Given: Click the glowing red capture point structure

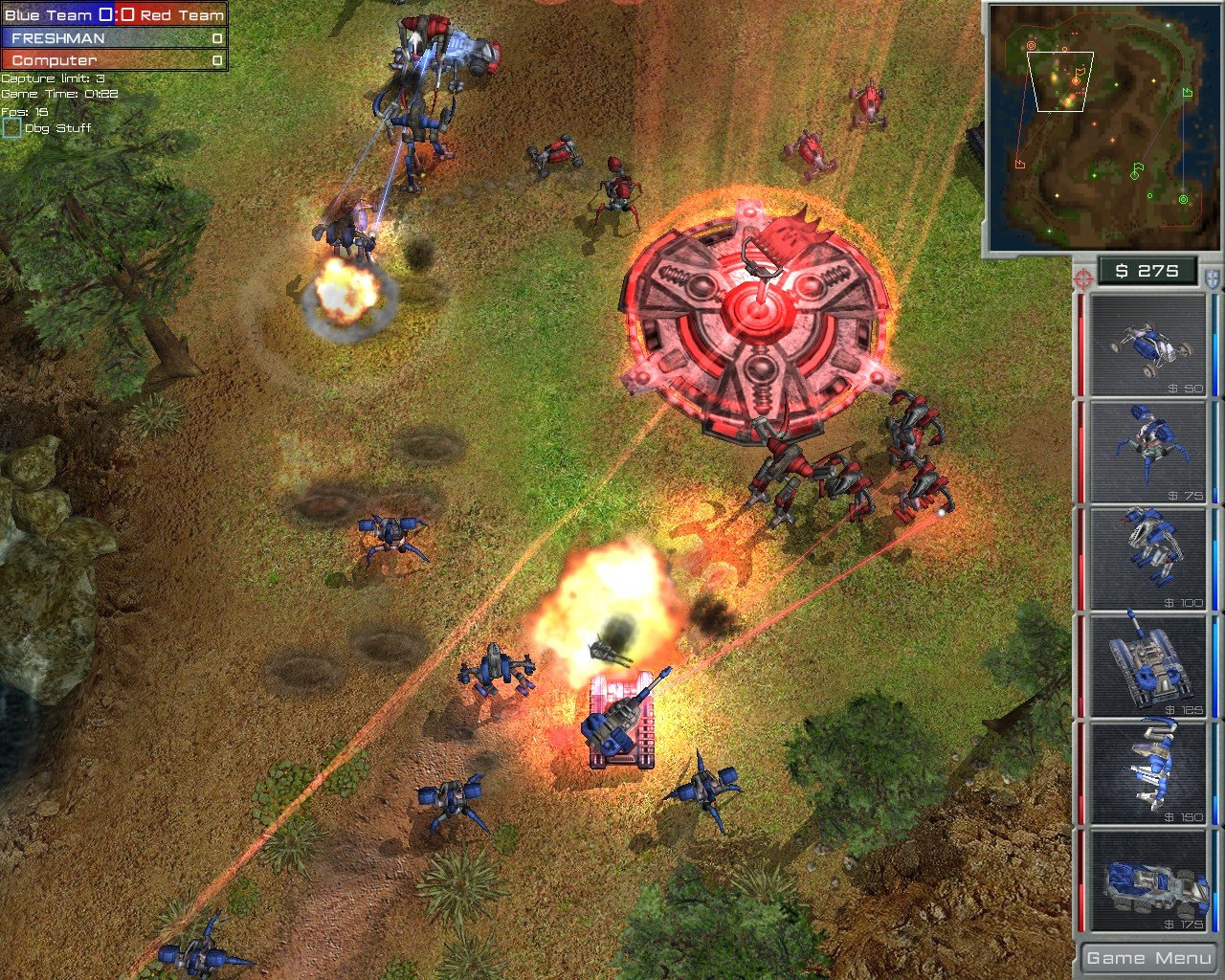Looking at the screenshot, I should pyautogui.click(x=759, y=306).
